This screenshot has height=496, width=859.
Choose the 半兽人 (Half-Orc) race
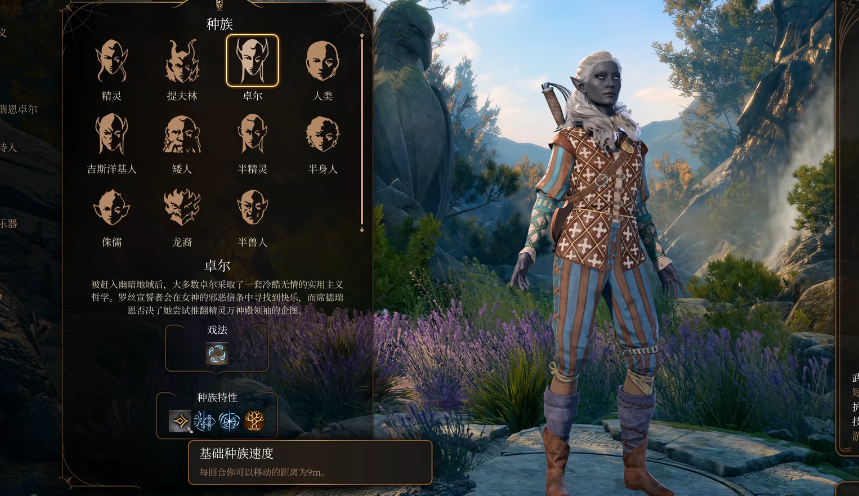click(252, 208)
